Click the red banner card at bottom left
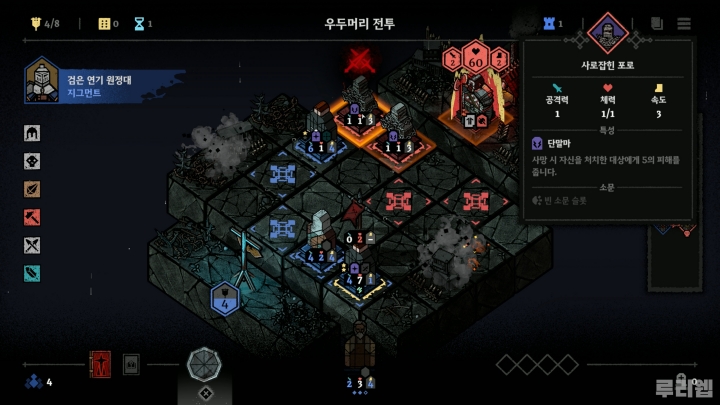This screenshot has height=405, width=720. point(101,364)
